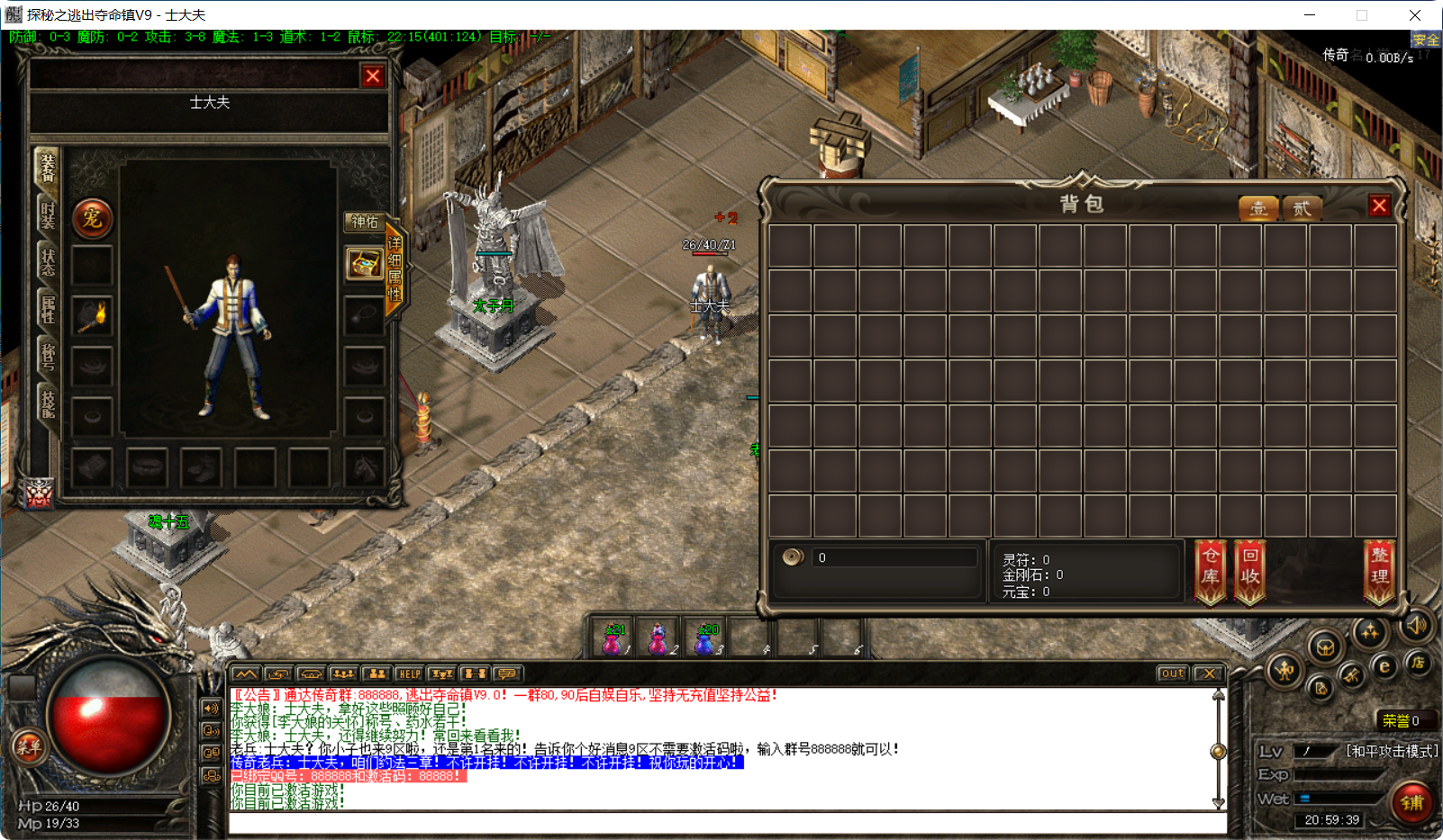Image resolution: width=1443 pixels, height=840 pixels.
Task: Click the team members icon in chat toolbar
Action: click(376, 673)
